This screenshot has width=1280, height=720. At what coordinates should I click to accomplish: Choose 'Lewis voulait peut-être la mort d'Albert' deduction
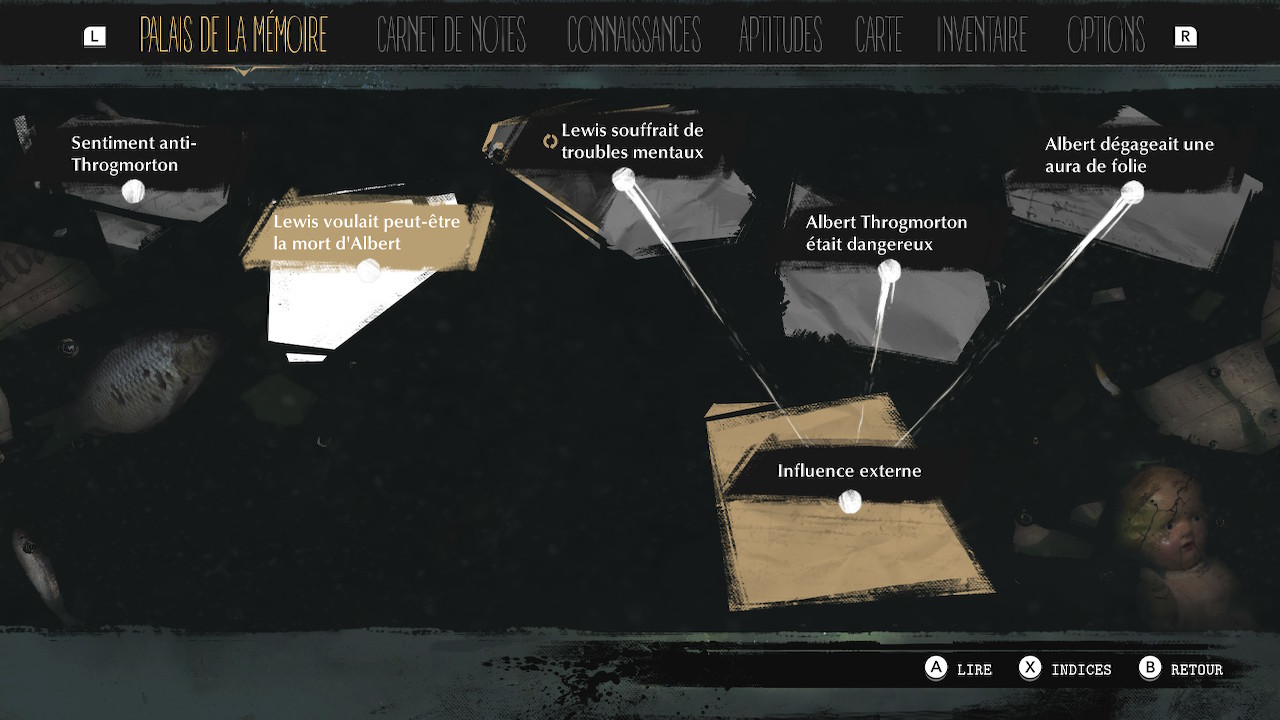click(368, 269)
